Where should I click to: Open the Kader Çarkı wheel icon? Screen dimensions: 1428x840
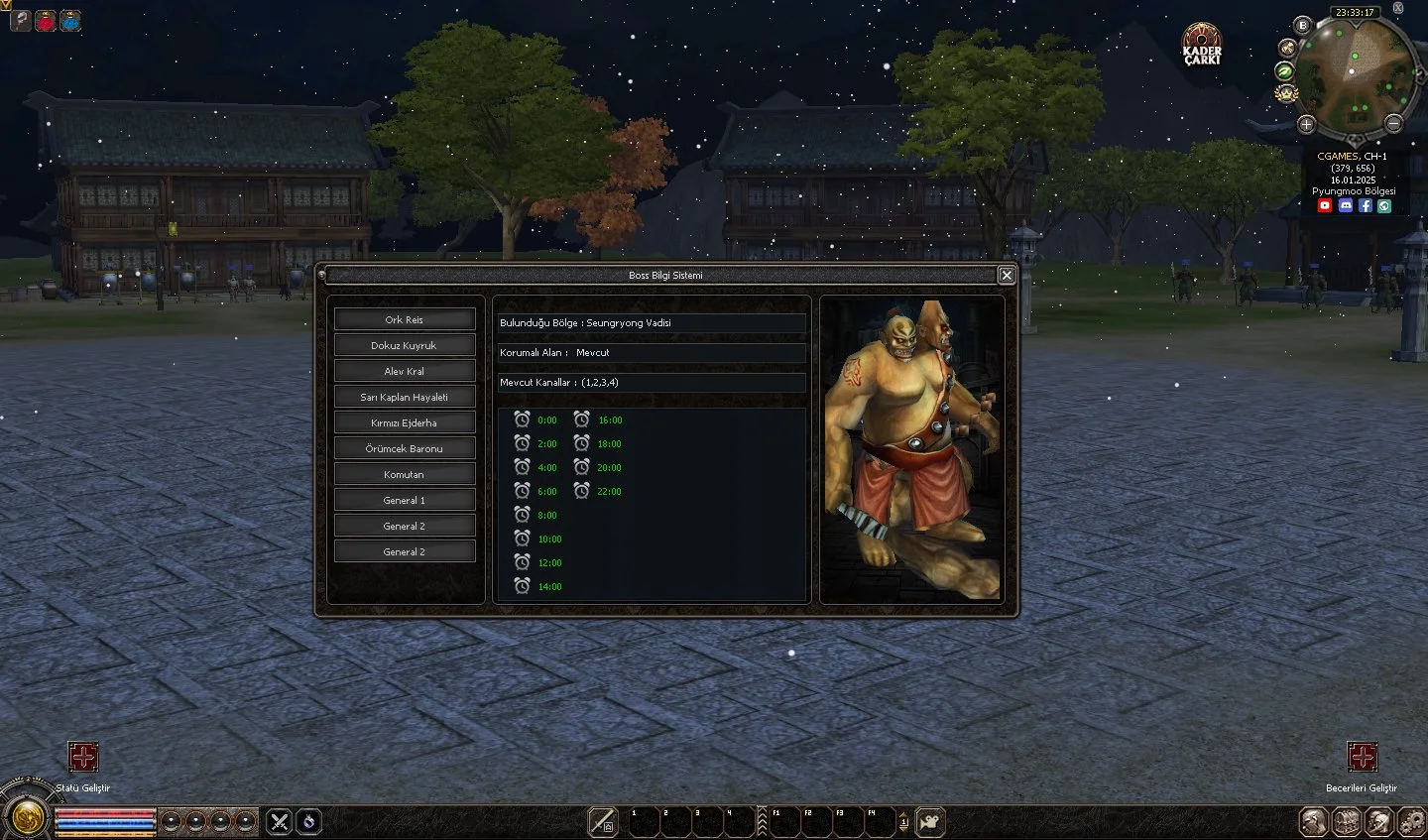point(1202,45)
